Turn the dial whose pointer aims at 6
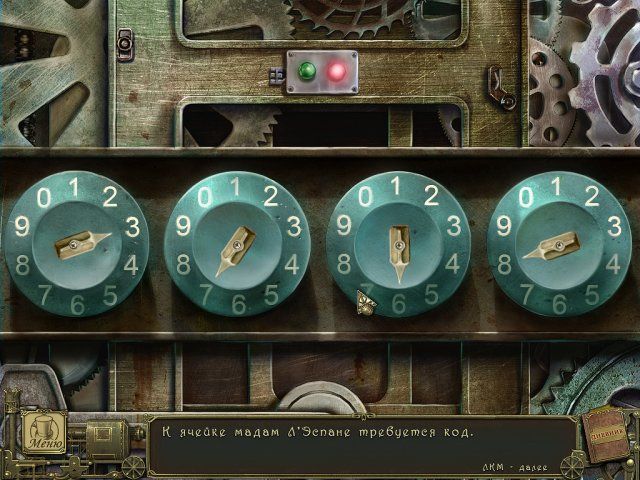 click(399, 244)
